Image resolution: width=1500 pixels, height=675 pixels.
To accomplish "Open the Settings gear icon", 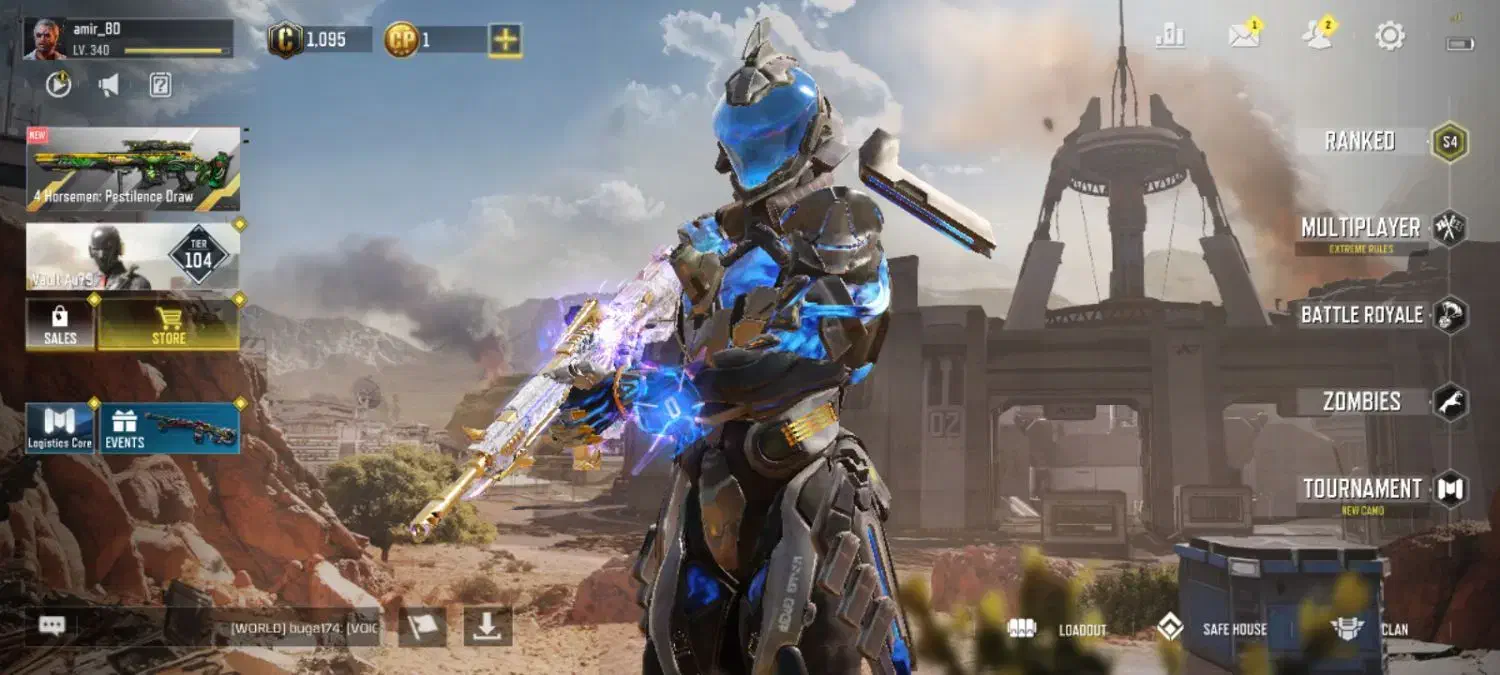I will click(x=1390, y=37).
